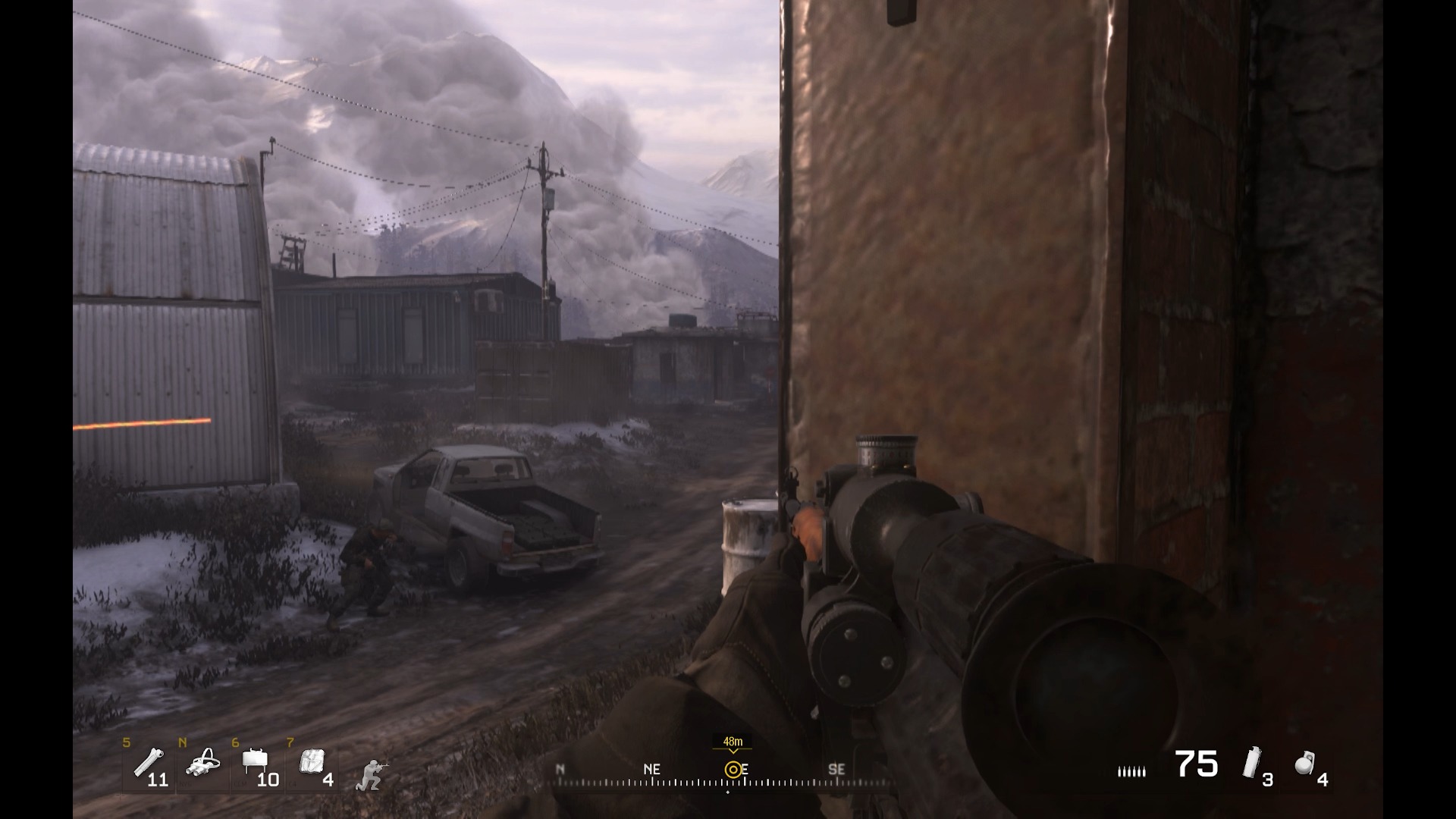
Task: Select the flashbang canister icon
Action: [x=1251, y=763]
